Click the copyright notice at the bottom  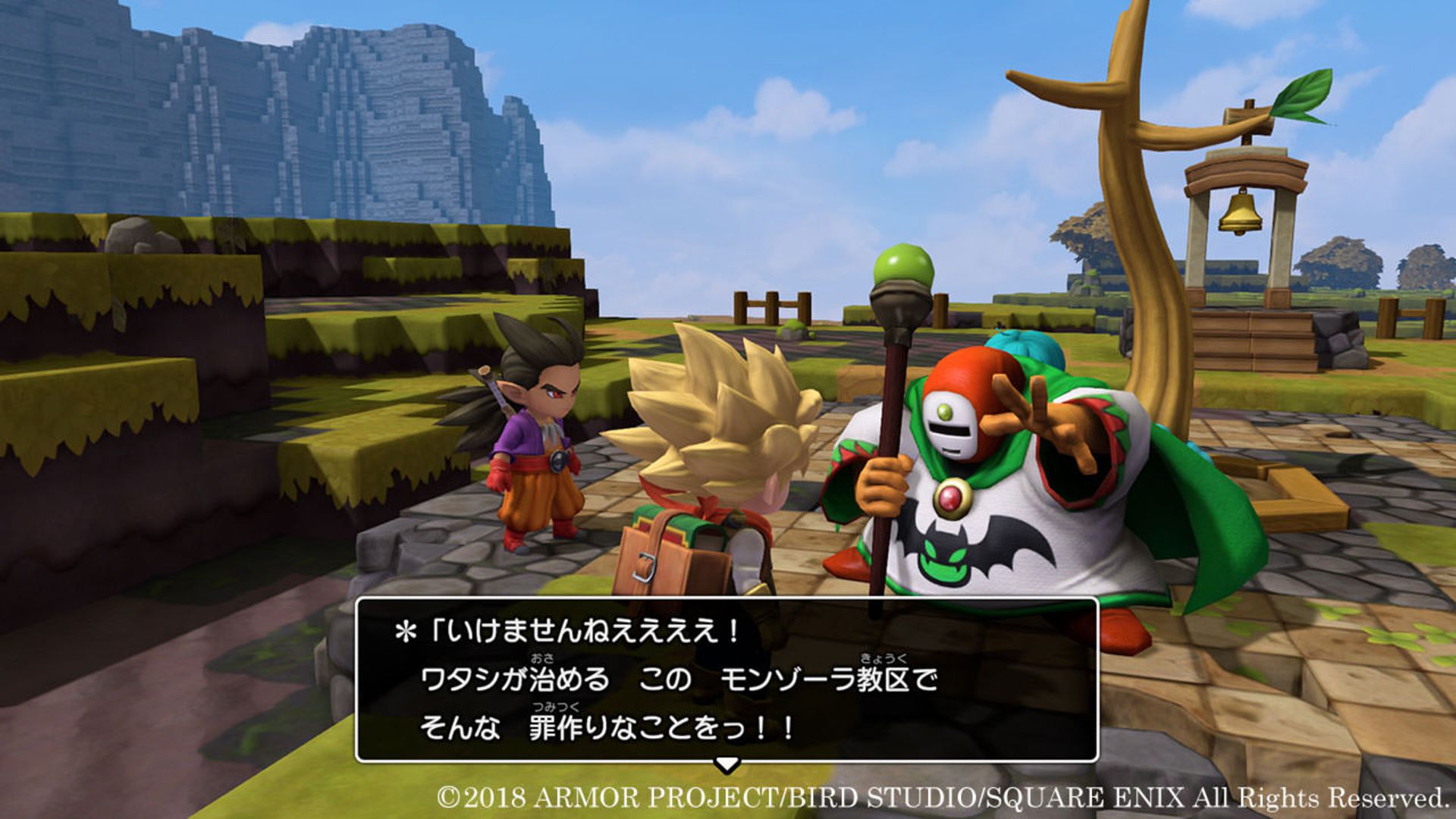(940, 798)
